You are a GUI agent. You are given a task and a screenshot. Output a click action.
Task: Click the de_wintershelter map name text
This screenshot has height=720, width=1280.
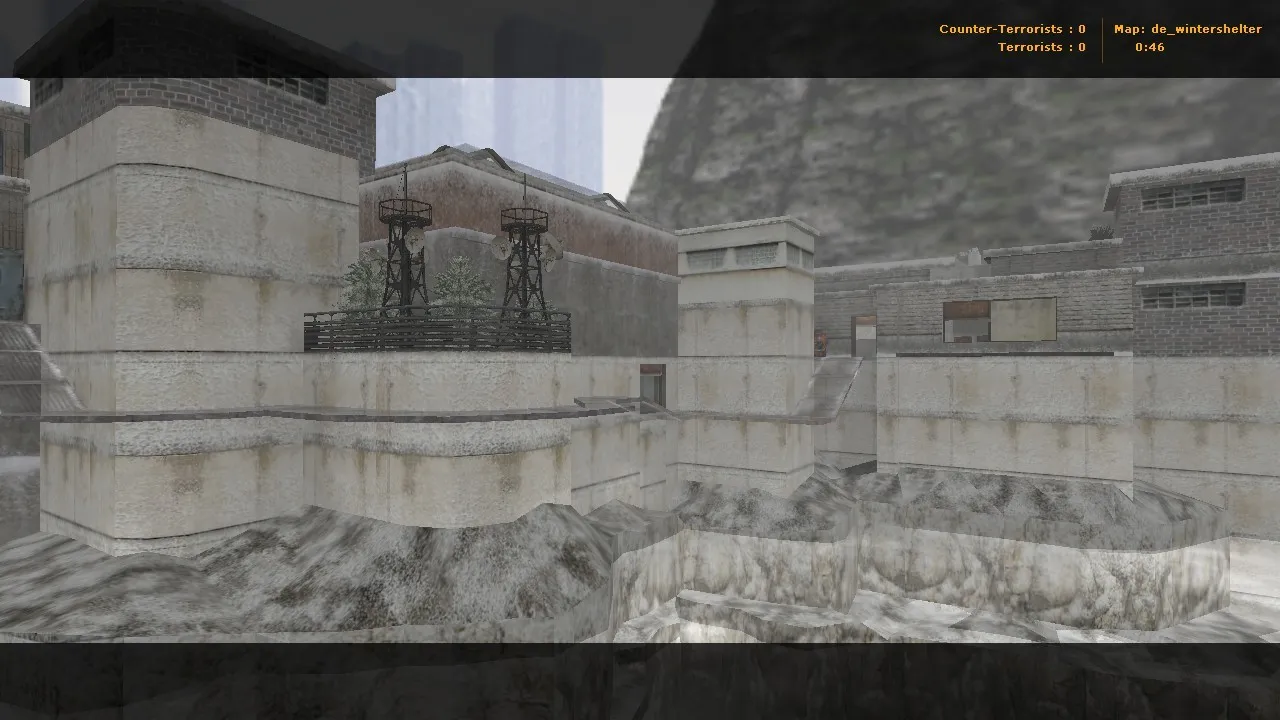[1205, 29]
